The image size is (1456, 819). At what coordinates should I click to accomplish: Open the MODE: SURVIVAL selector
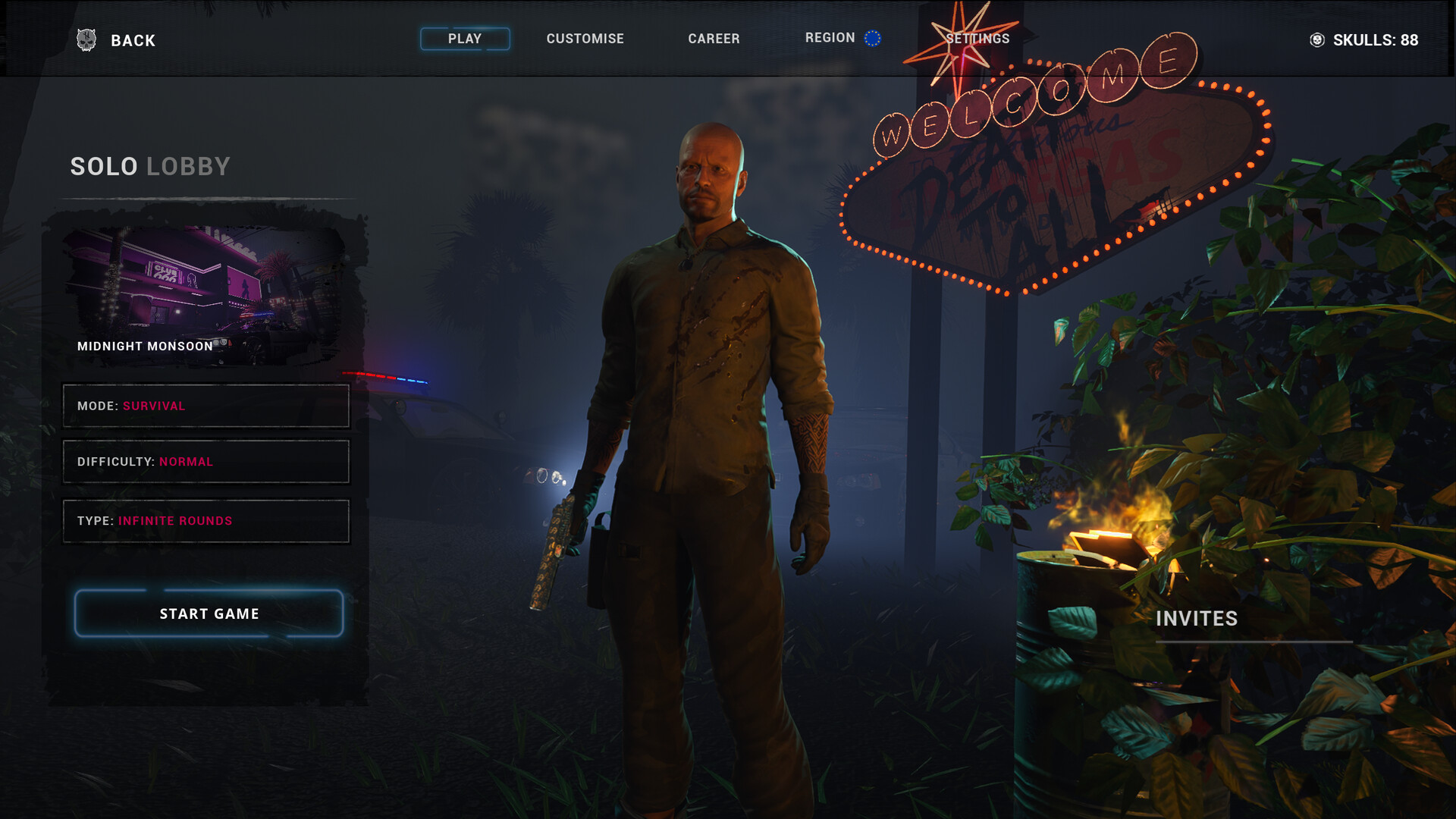[206, 406]
